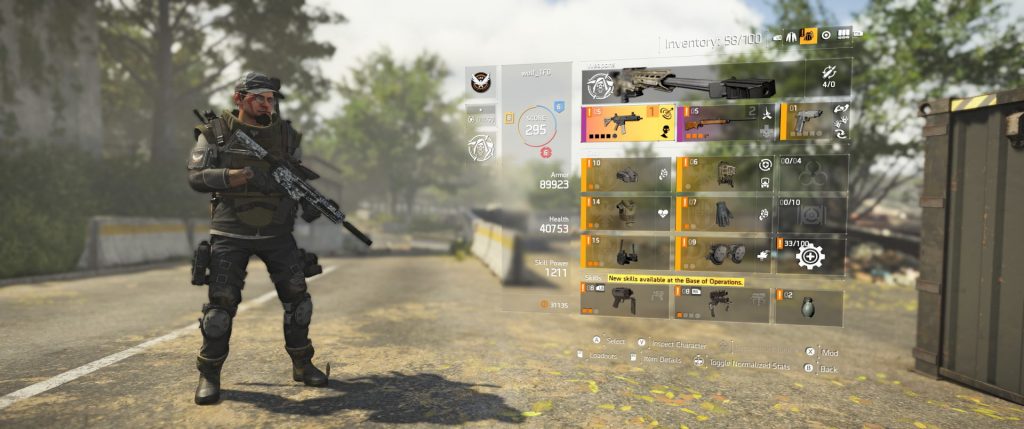Open the slot showing 00/10
Image resolution: width=1024 pixels, height=429 pixels.
point(811,213)
